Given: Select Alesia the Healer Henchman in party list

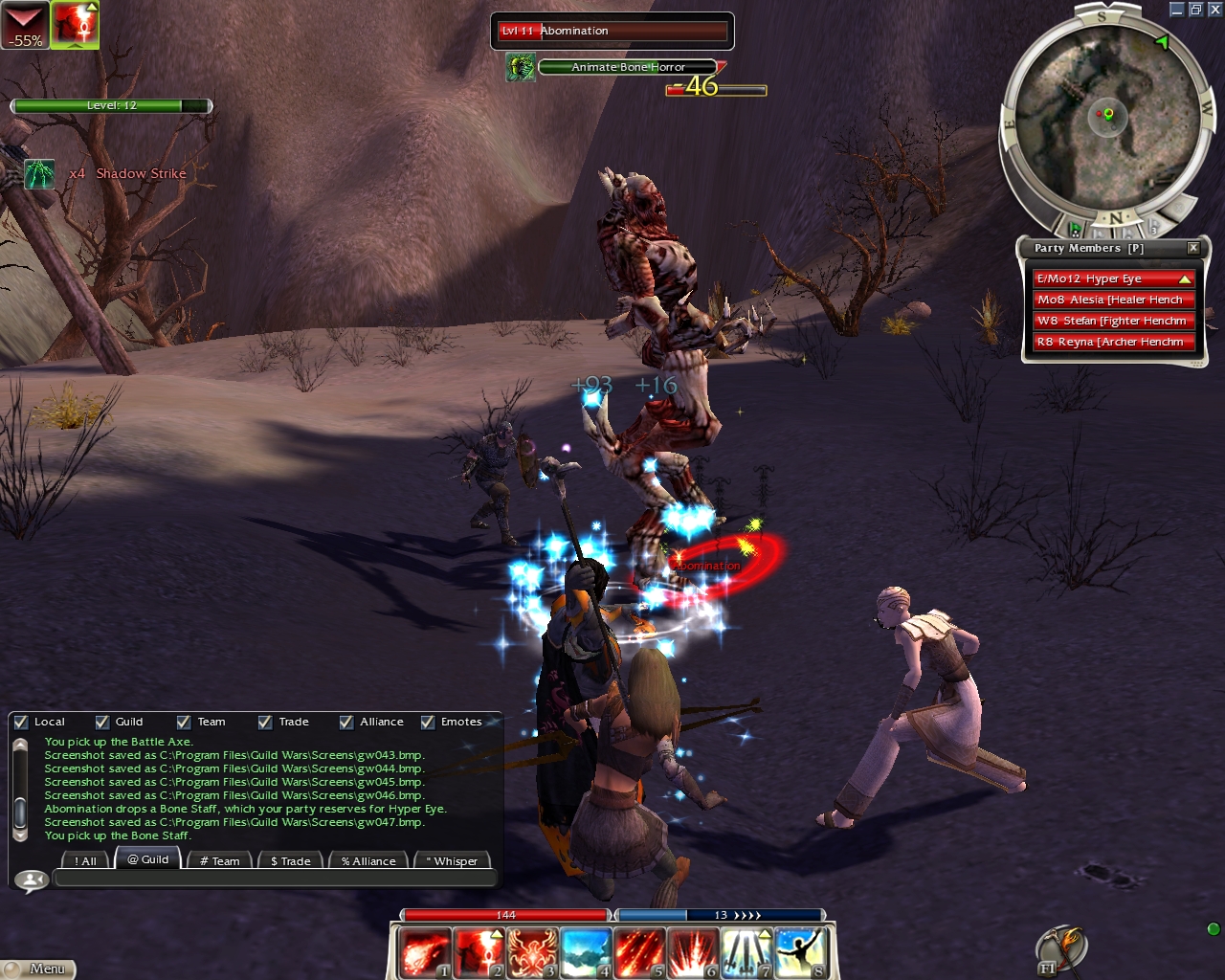Looking at the screenshot, I should pos(1110,300).
